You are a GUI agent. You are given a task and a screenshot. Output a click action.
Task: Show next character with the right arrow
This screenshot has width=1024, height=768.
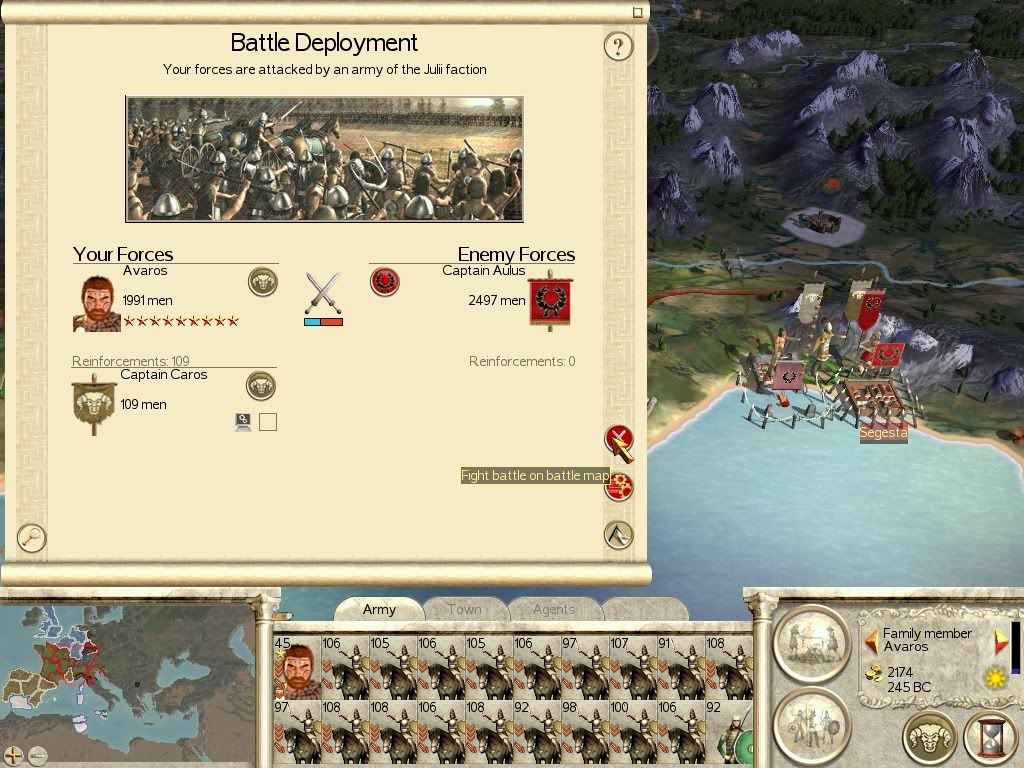(x=999, y=640)
